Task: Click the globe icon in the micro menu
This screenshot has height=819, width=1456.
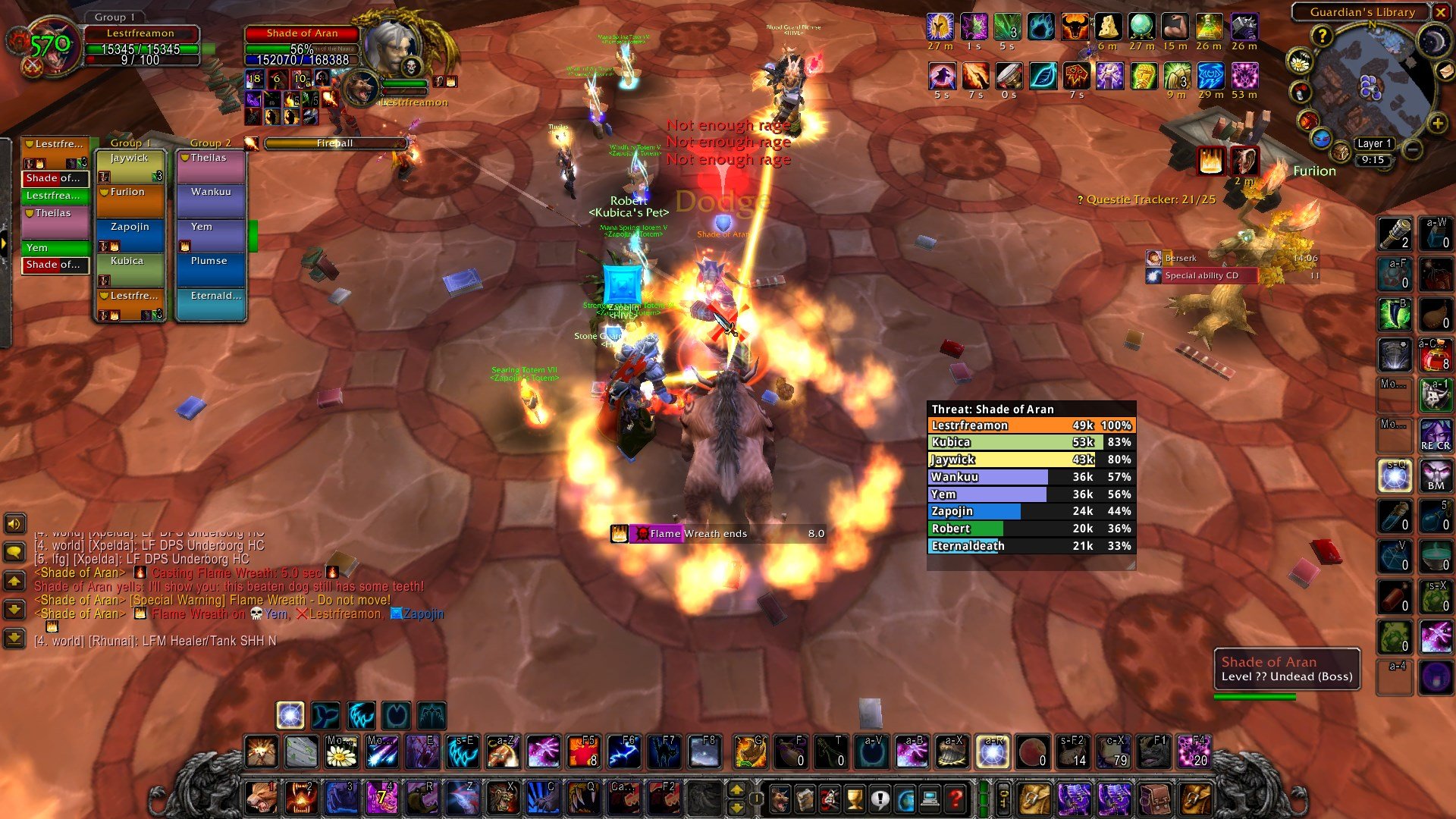Action: (x=905, y=797)
